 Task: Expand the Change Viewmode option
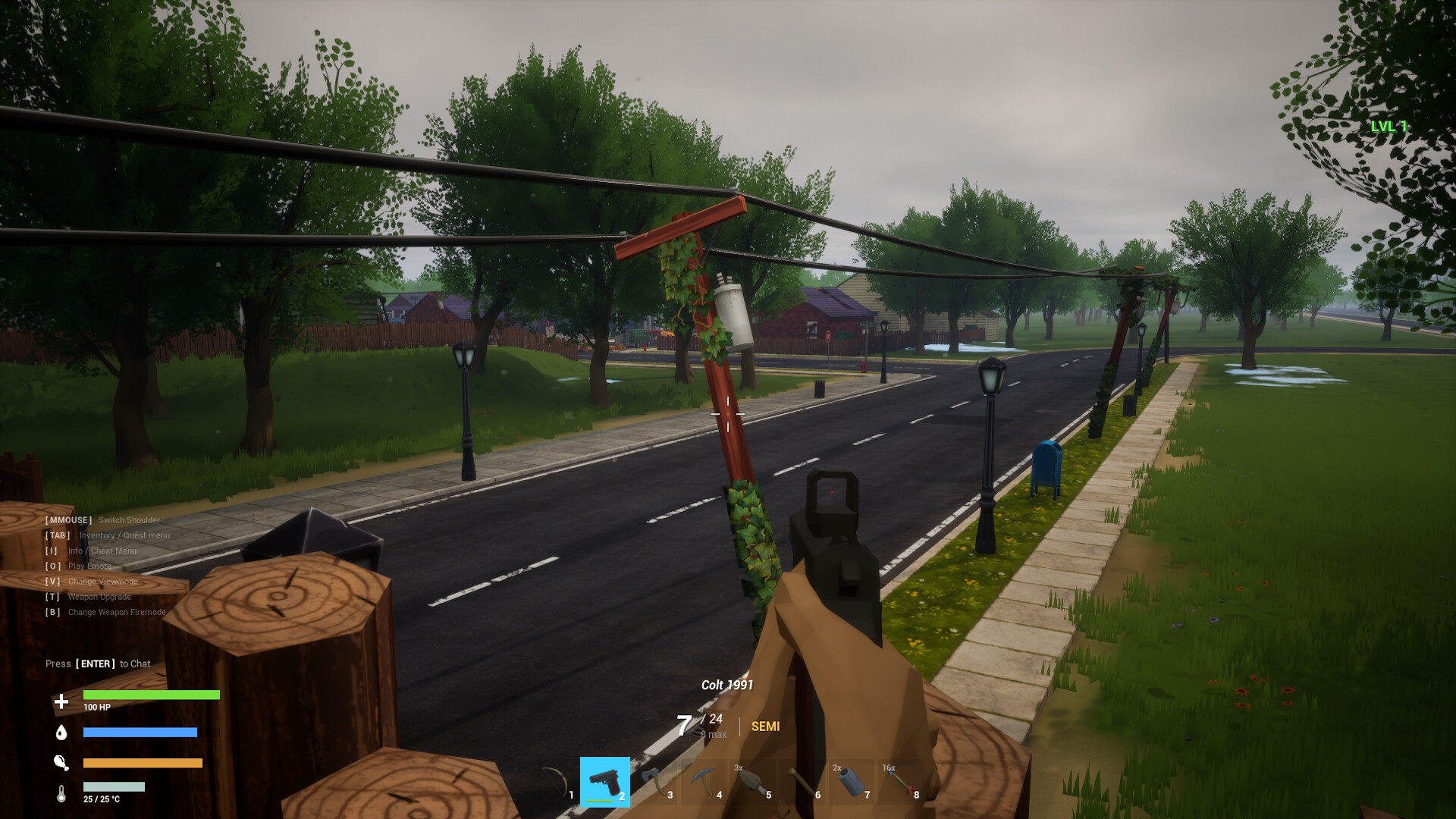pos(92,581)
